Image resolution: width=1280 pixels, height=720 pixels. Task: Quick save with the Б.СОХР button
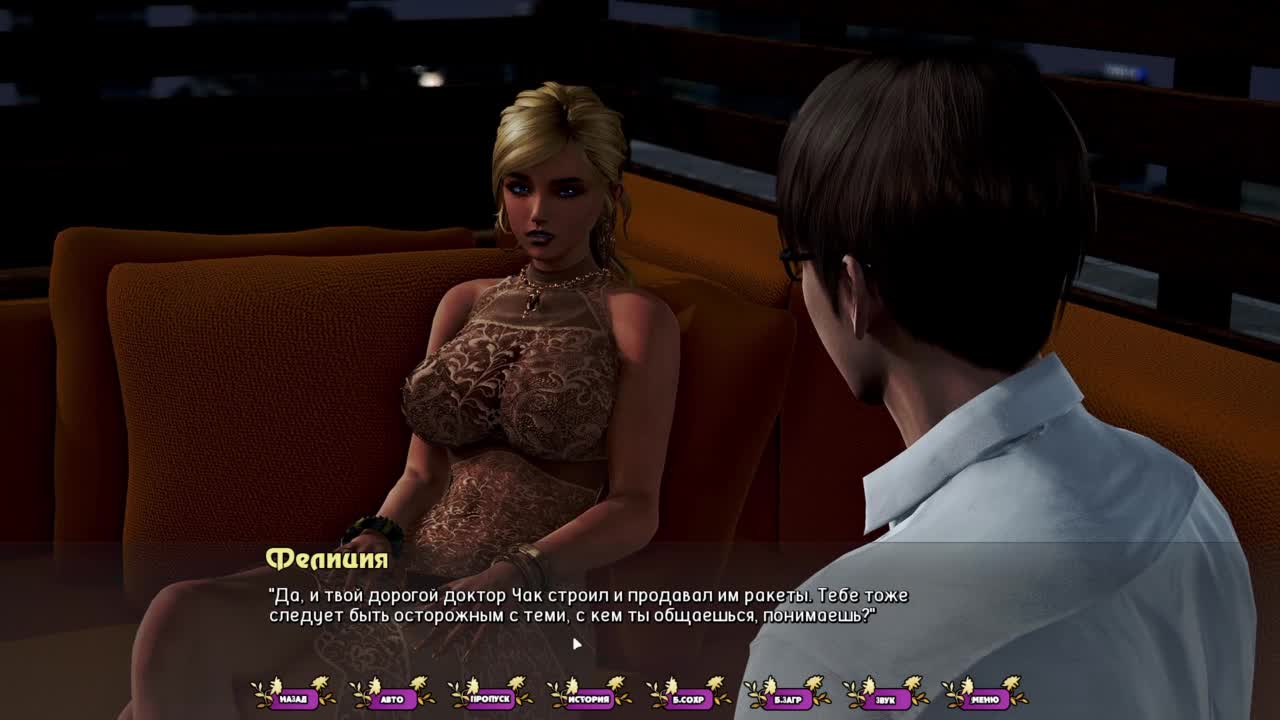[x=688, y=698]
